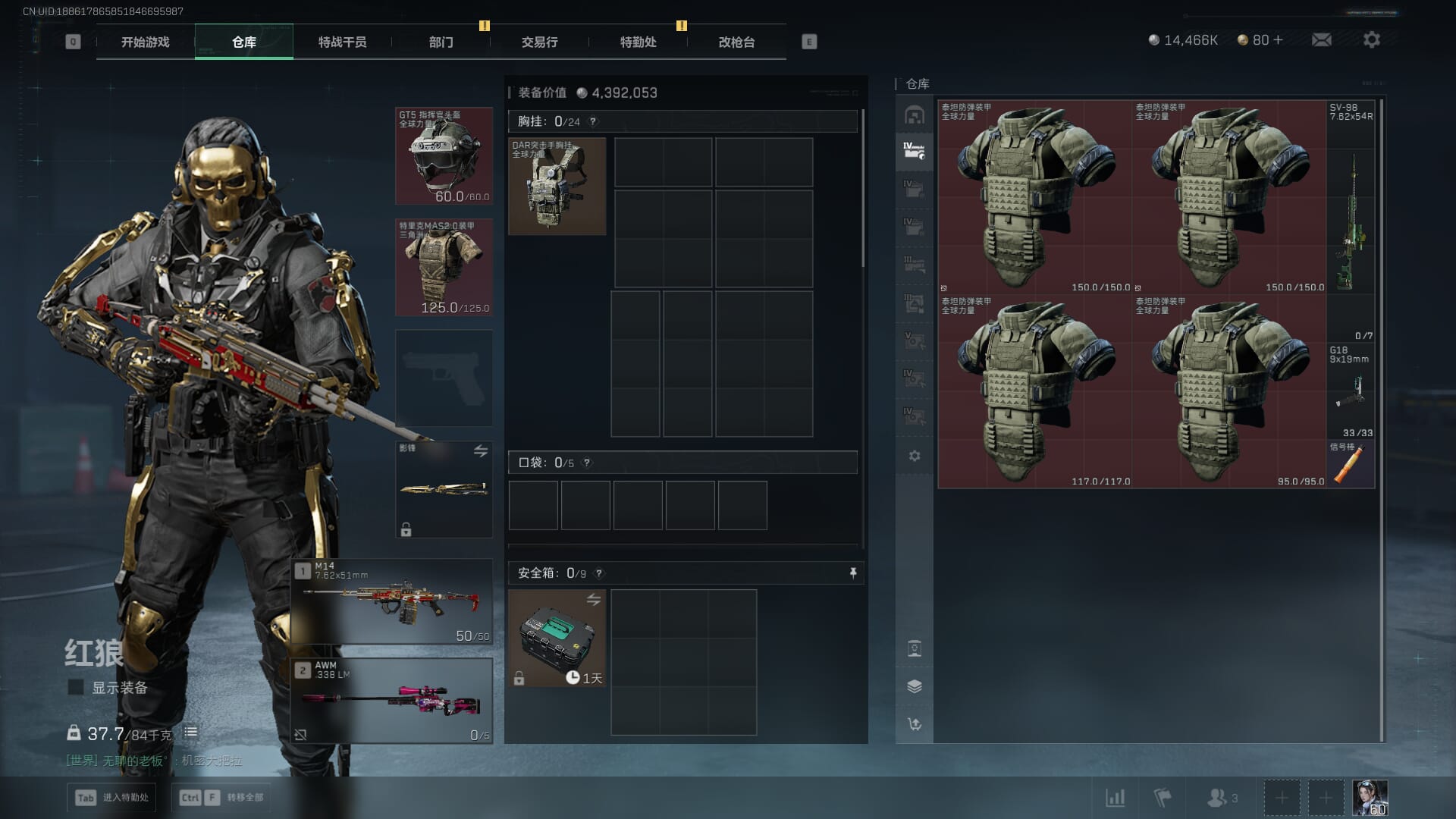Select the SV-98 rifle in storage
The width and height of the screenshot is (1456, 819).
(x=1351, y=220)
